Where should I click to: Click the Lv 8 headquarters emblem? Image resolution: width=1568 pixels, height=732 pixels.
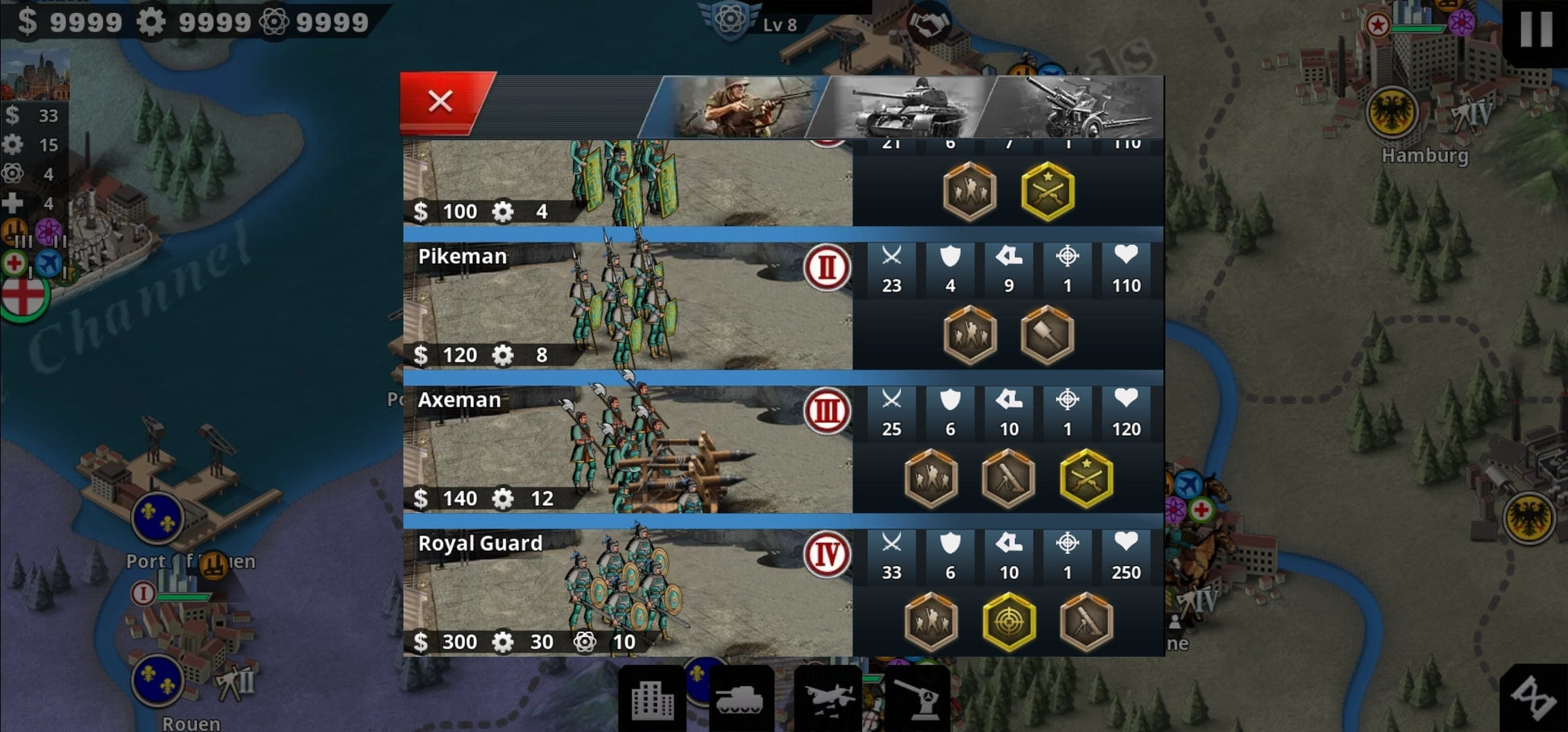point(730,19)
